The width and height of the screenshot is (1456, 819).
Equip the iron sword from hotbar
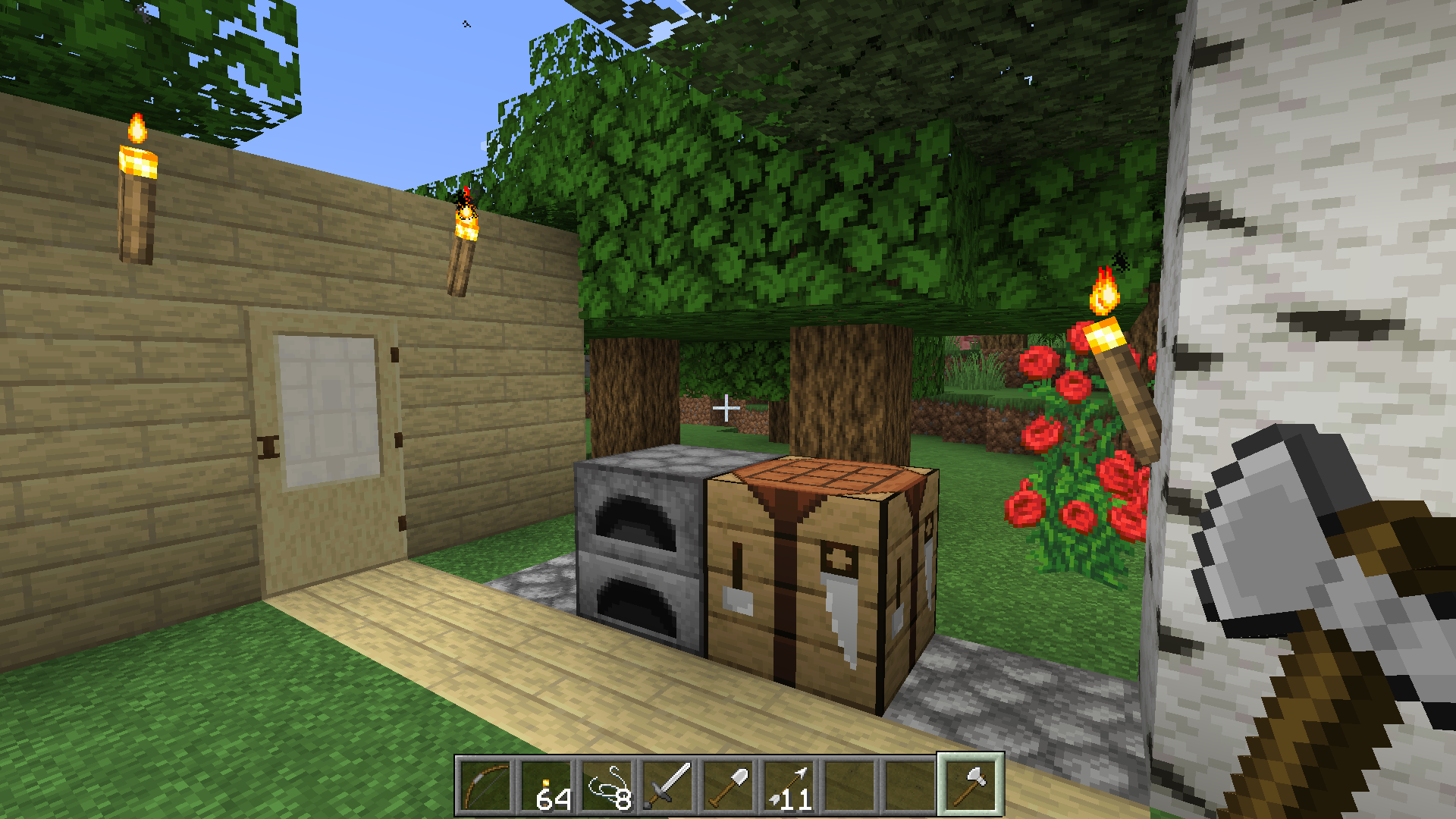click(x=668, y=786)
